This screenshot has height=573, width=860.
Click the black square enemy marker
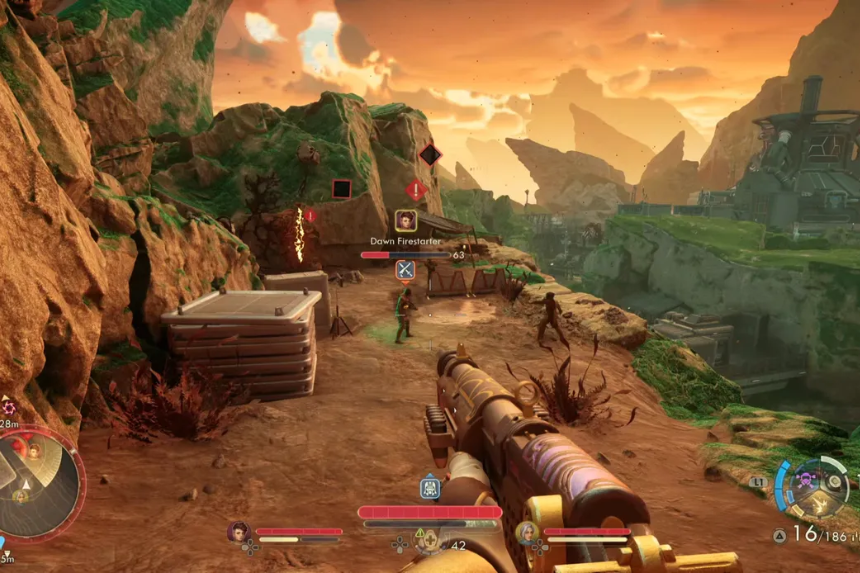coord(341,189)
